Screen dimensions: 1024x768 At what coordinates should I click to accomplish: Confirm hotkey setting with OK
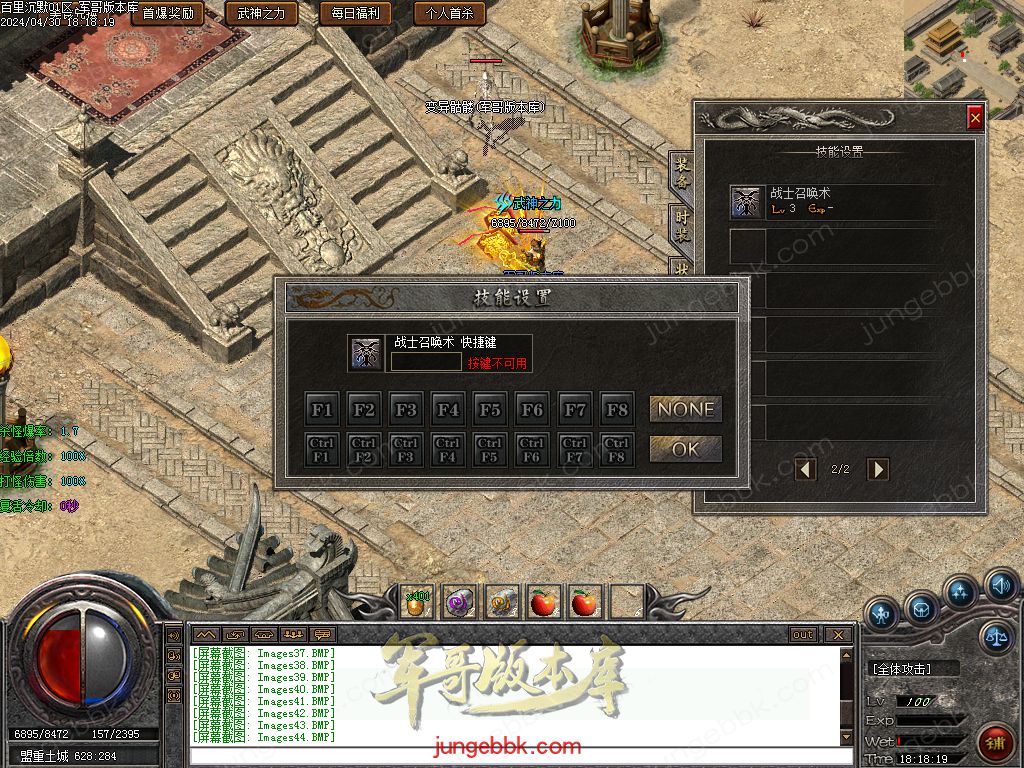coord(686,449)
